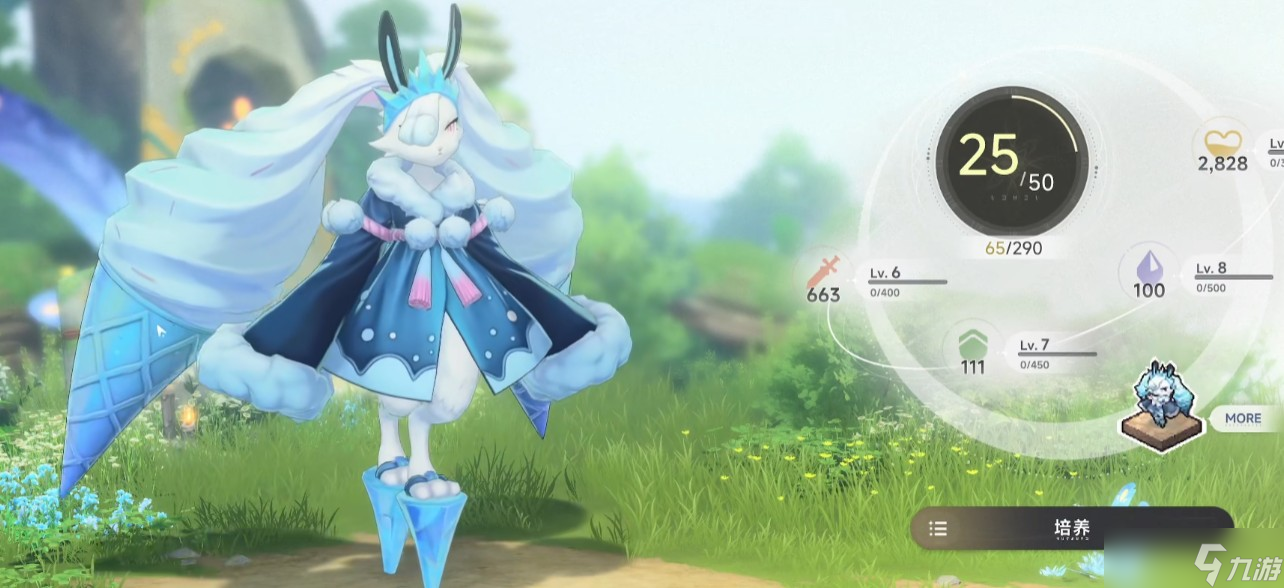Open the level 25/50 circular dial
The height and width of the screenshot is (588, 1284).
(1010, 161)
